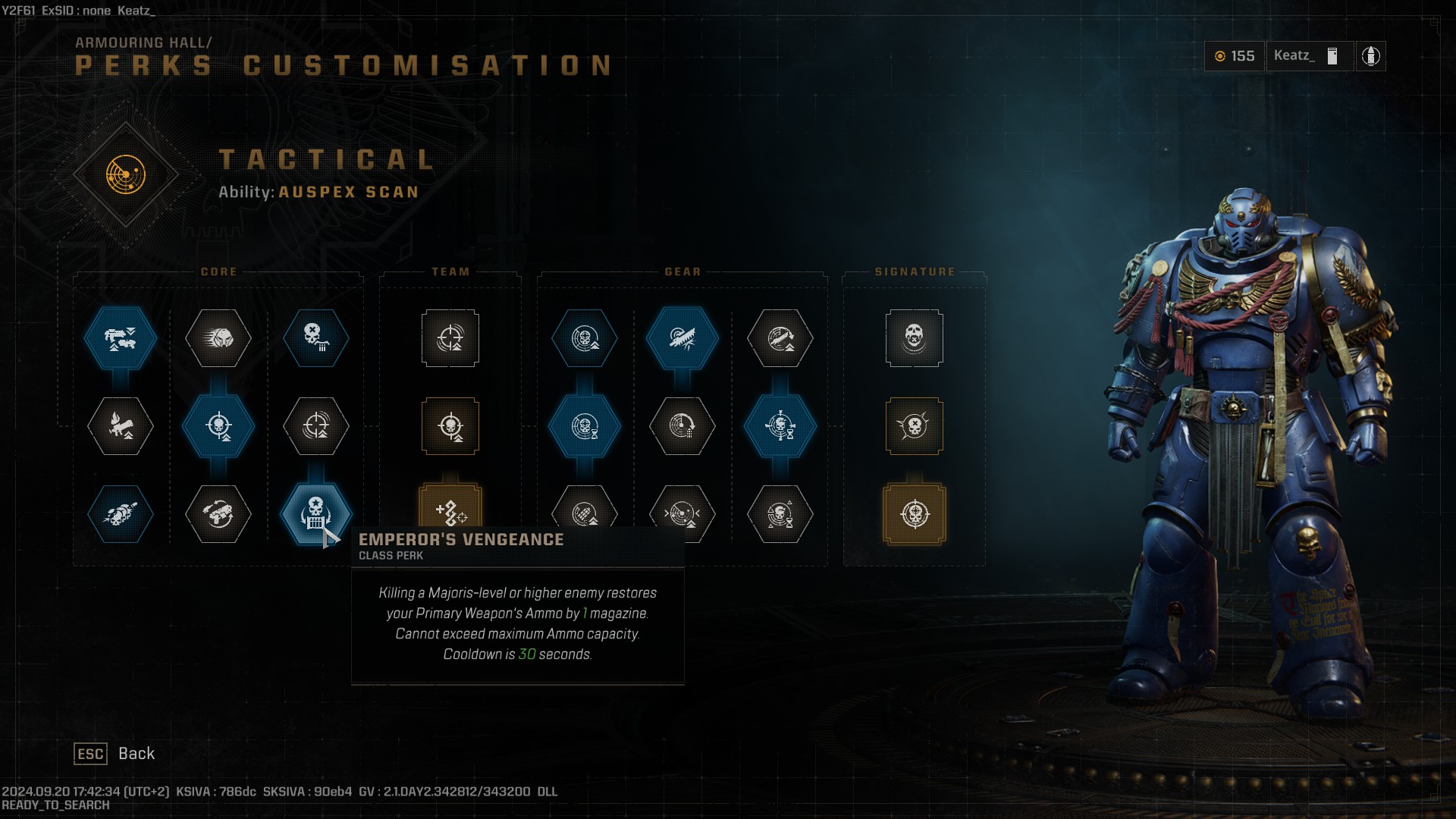Toggle the Emperor's Vengeance class perk
The height and width of the screenshot is (819, 1456).
[316, 514]
